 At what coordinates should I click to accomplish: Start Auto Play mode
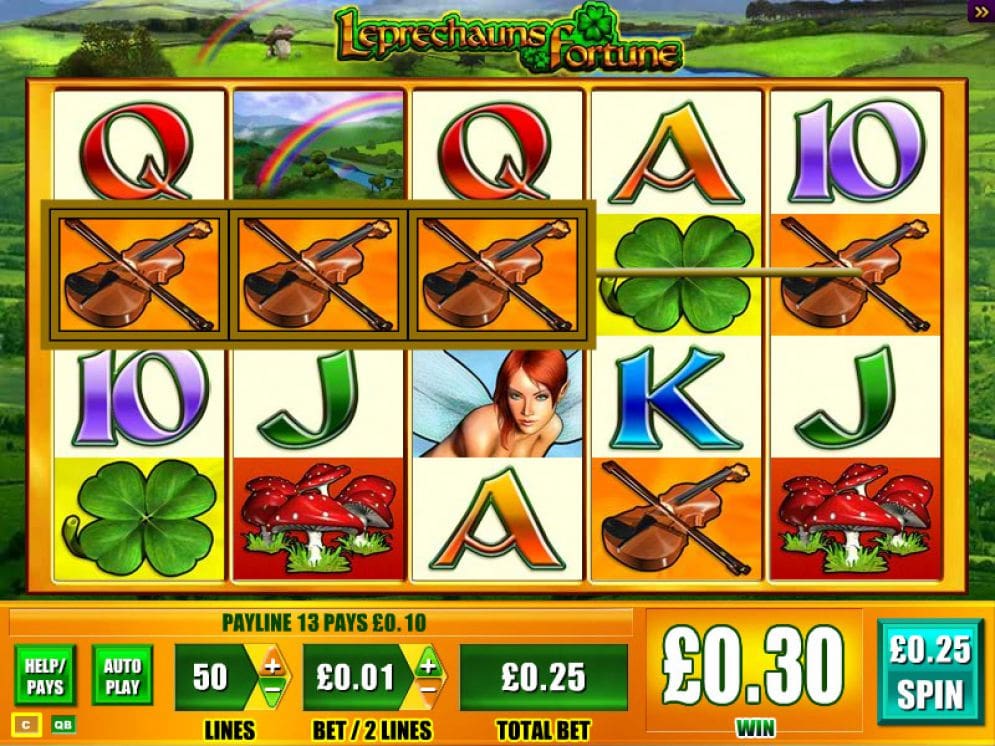(x=122, y=676)
